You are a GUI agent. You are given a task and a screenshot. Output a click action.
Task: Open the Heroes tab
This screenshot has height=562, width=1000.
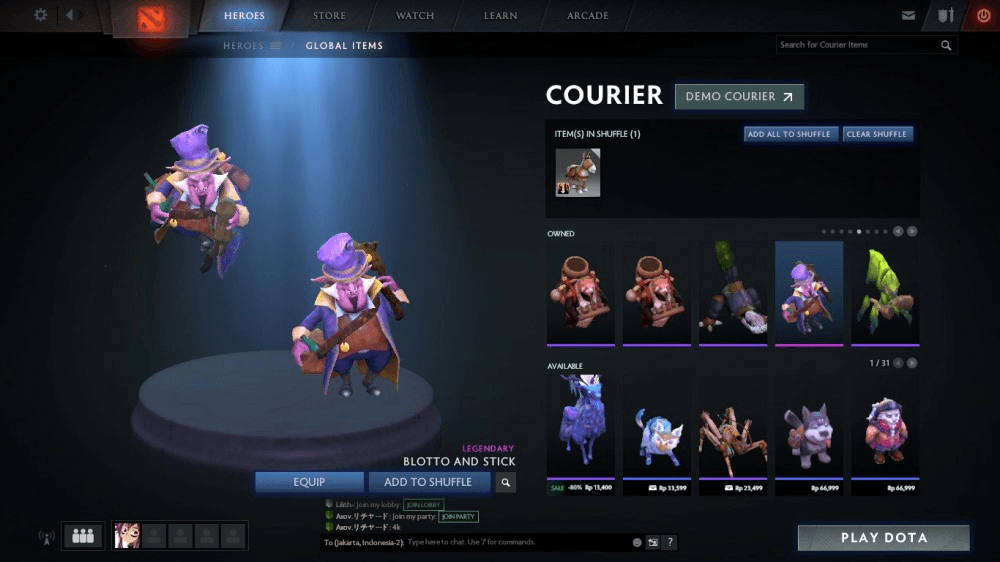[244, 16]
